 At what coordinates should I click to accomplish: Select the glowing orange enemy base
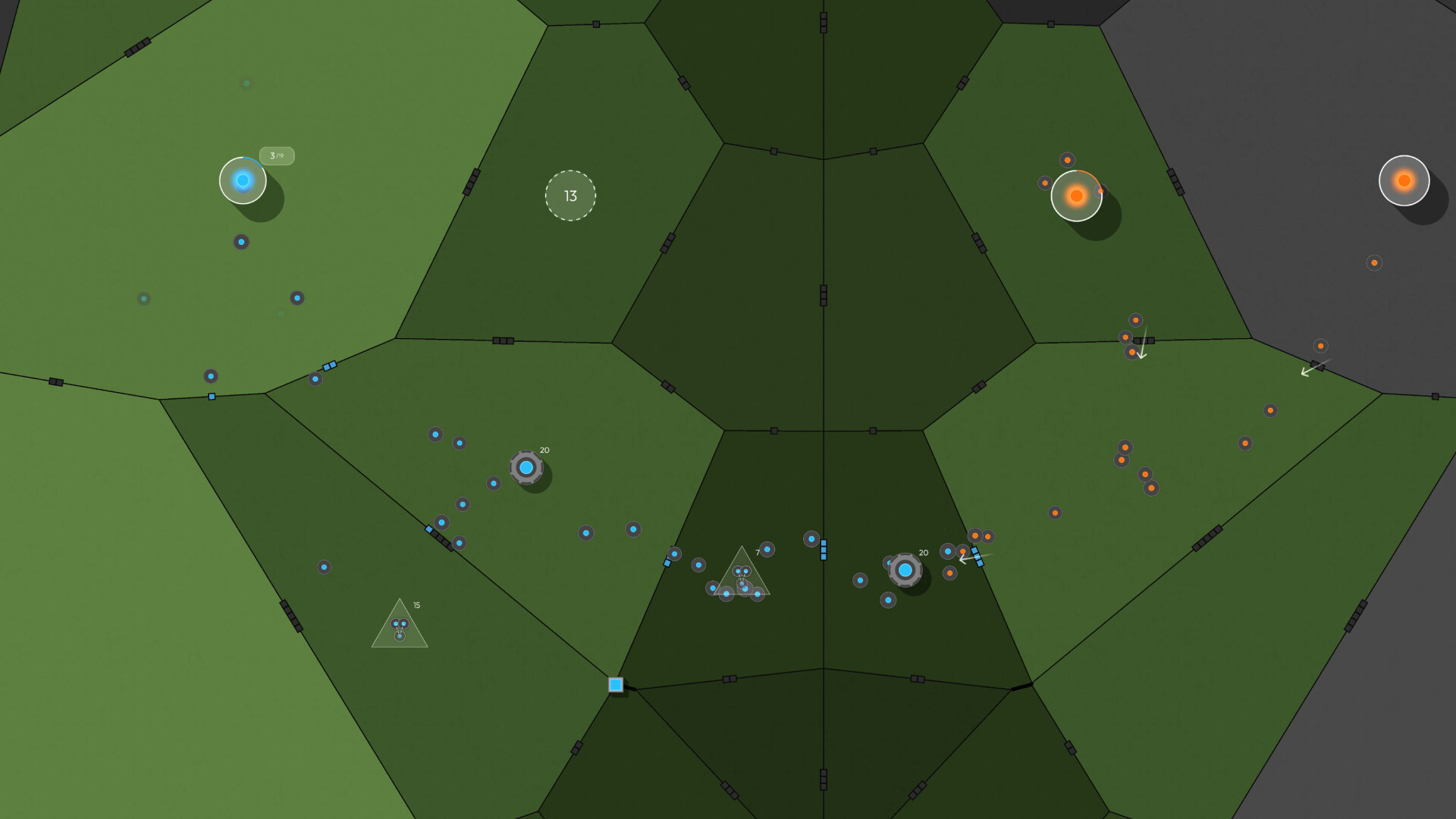[1075, 196]
